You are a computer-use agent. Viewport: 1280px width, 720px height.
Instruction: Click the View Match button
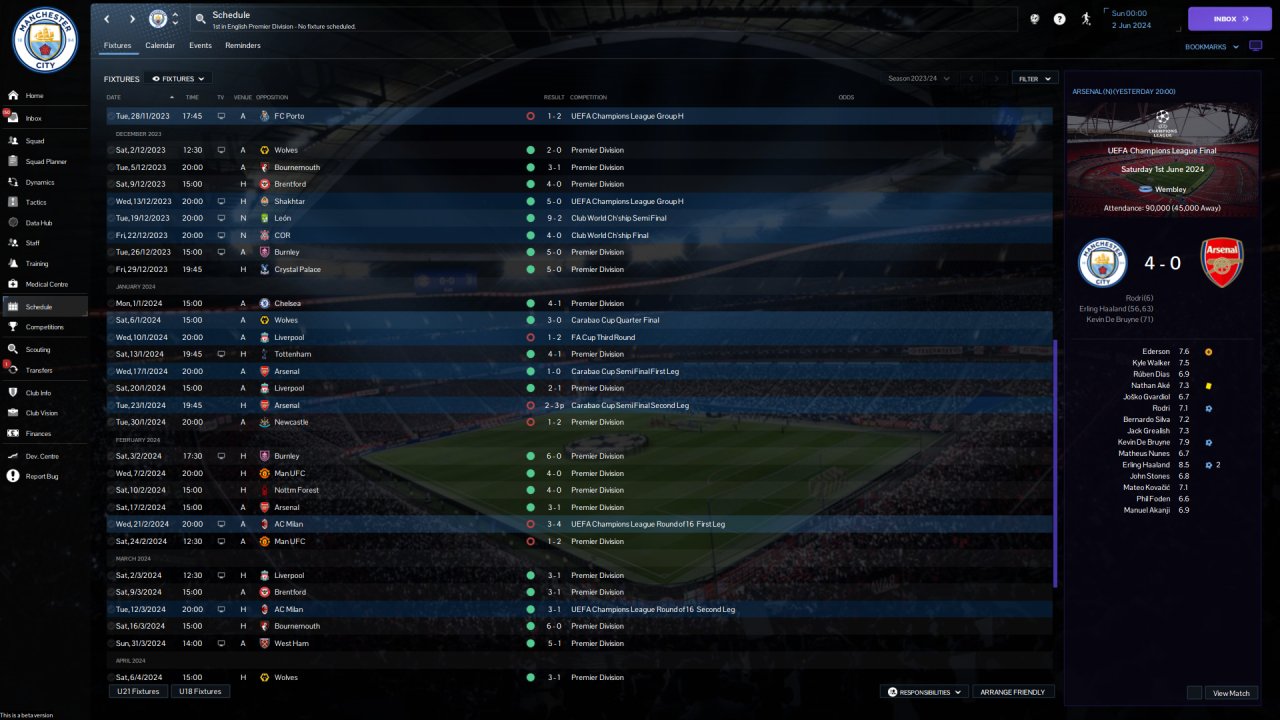pos(1231,693)
